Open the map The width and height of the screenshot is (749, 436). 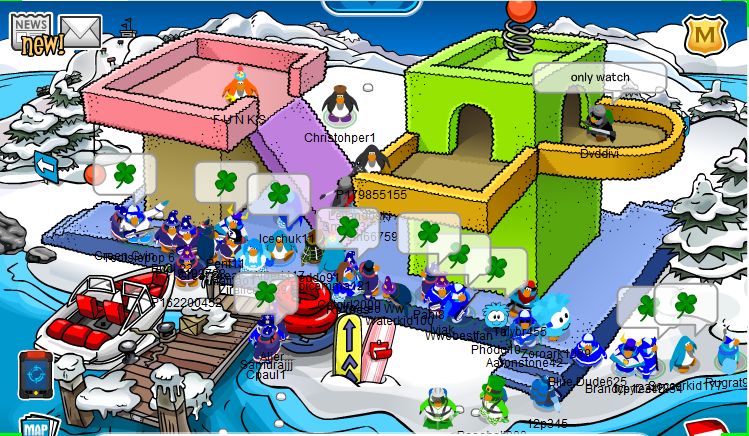tap(36, 427)
